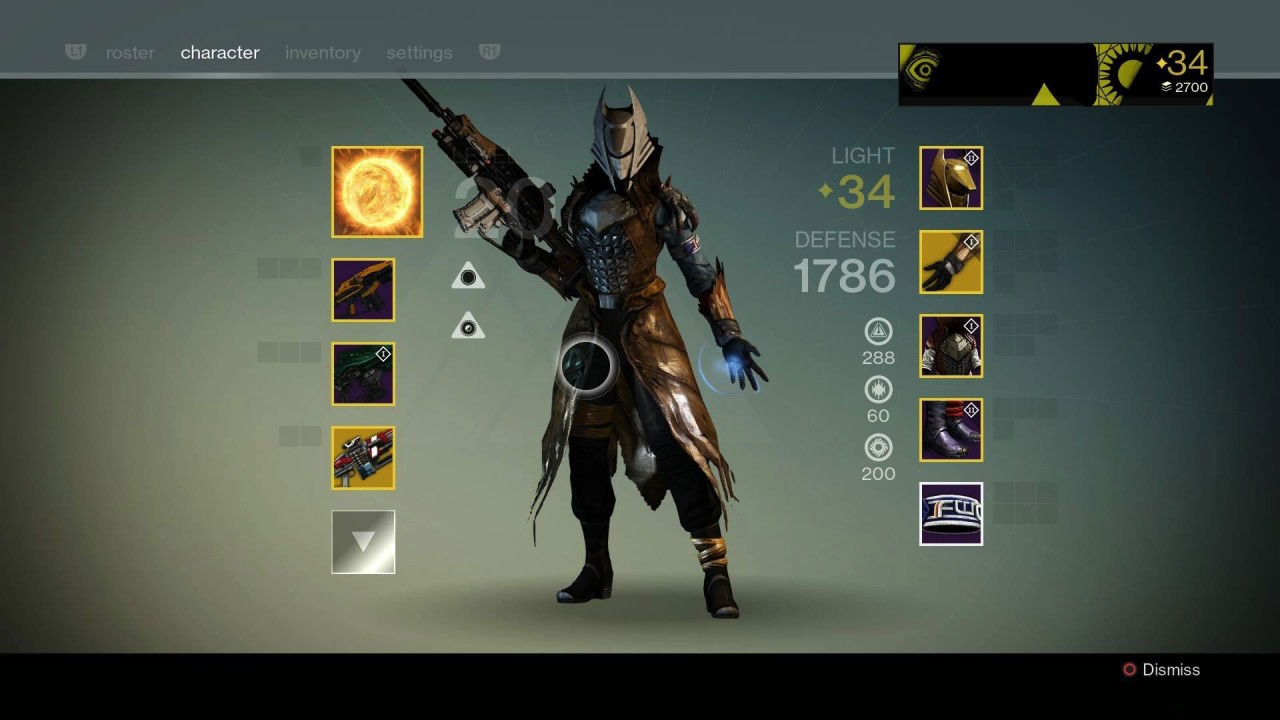Go to the inventory tab
The width and height of the screenshot is (1280, 720).
pos(323,53)
